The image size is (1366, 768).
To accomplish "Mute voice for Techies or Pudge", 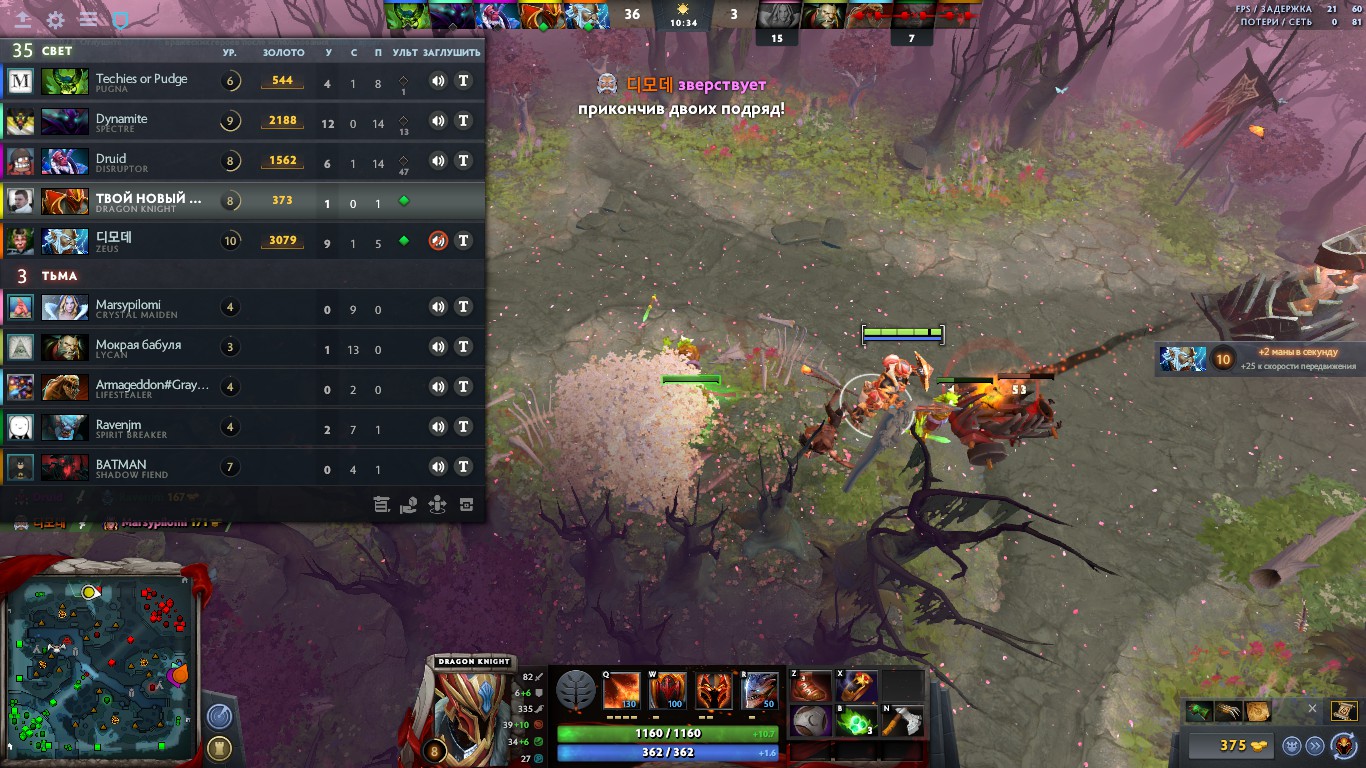I will point(438,81).
